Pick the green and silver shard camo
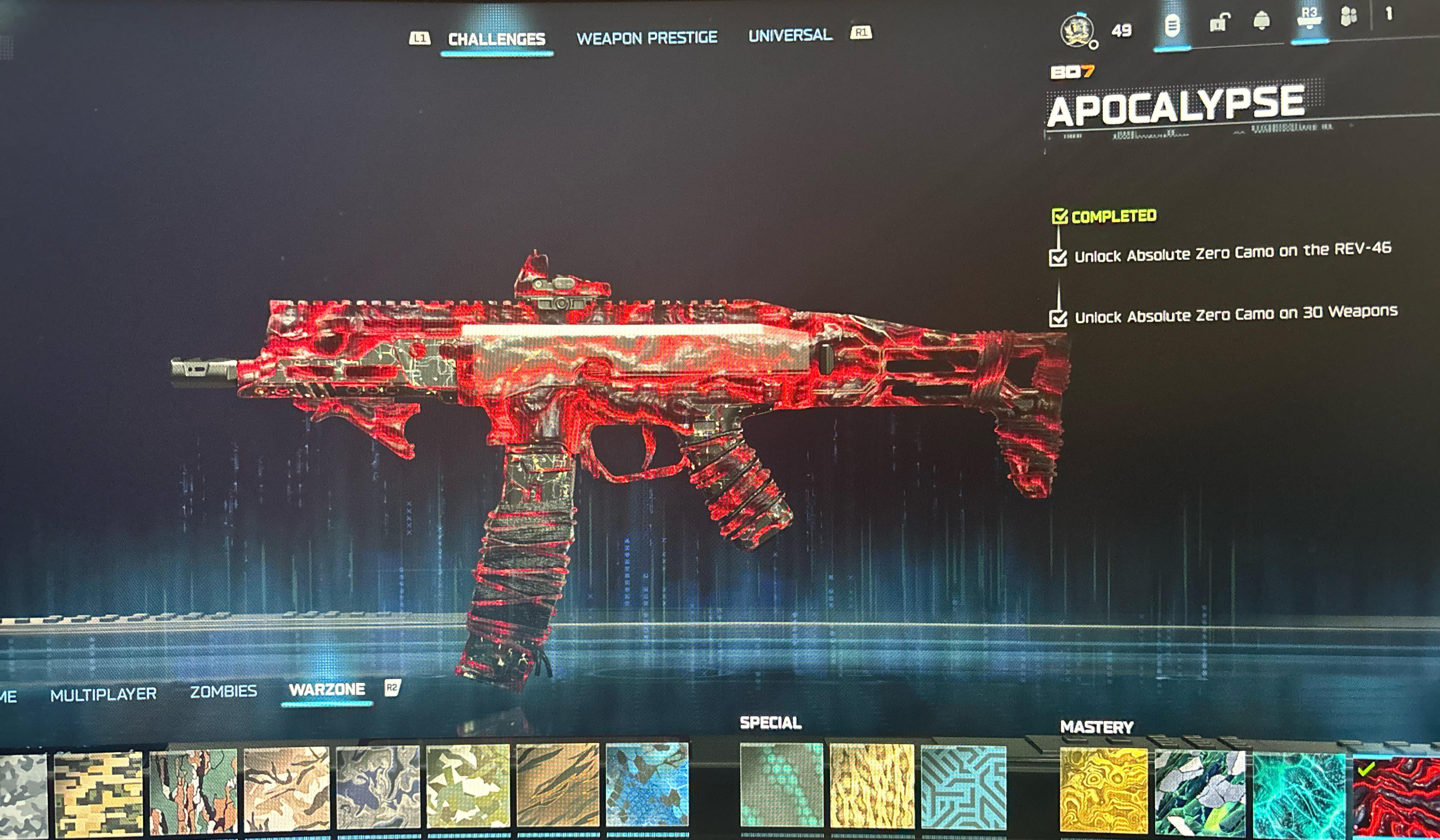Screen dimensions: 1440x840 tap(1199, 792)
